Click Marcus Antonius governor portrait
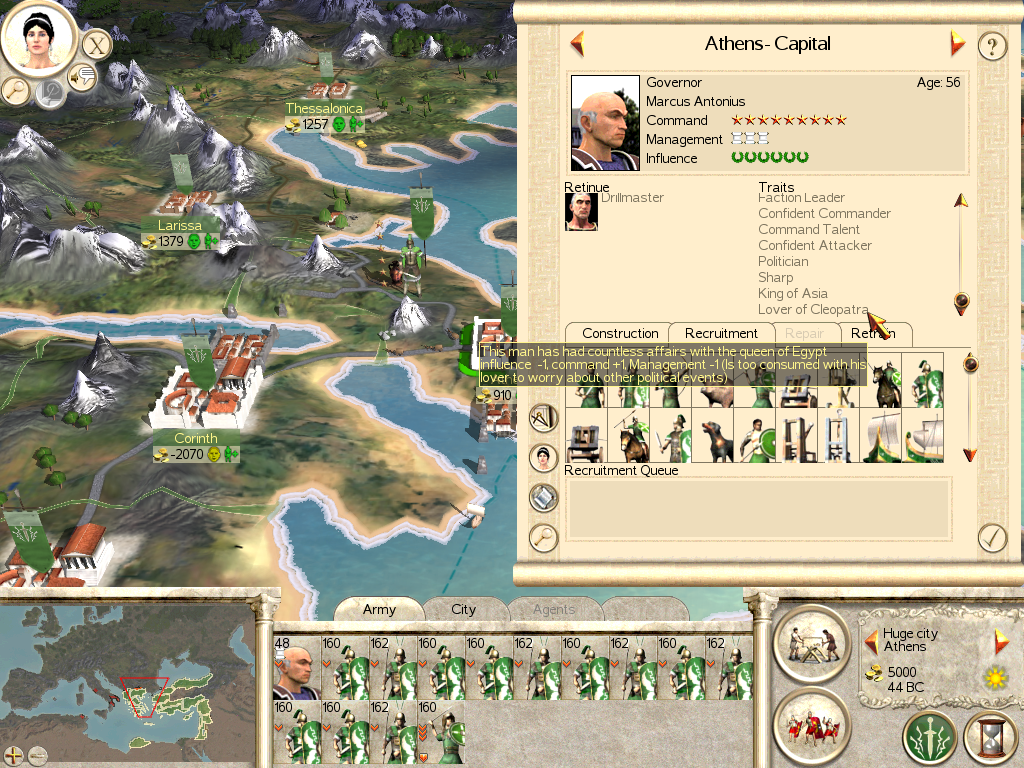Viewport: 1024px width, 768px height. [605, 124]
